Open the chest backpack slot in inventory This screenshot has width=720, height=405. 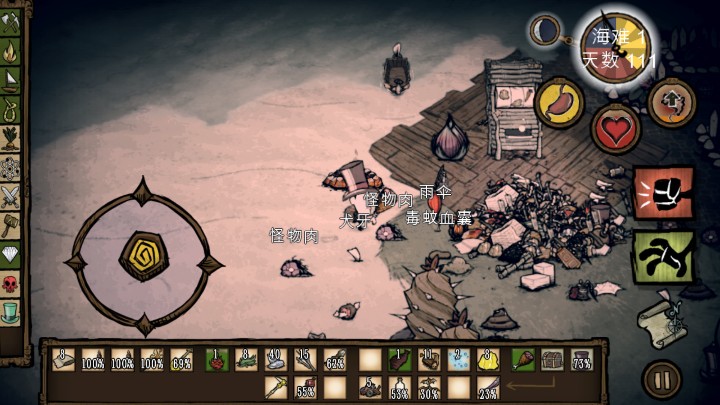tap(551, 359)
